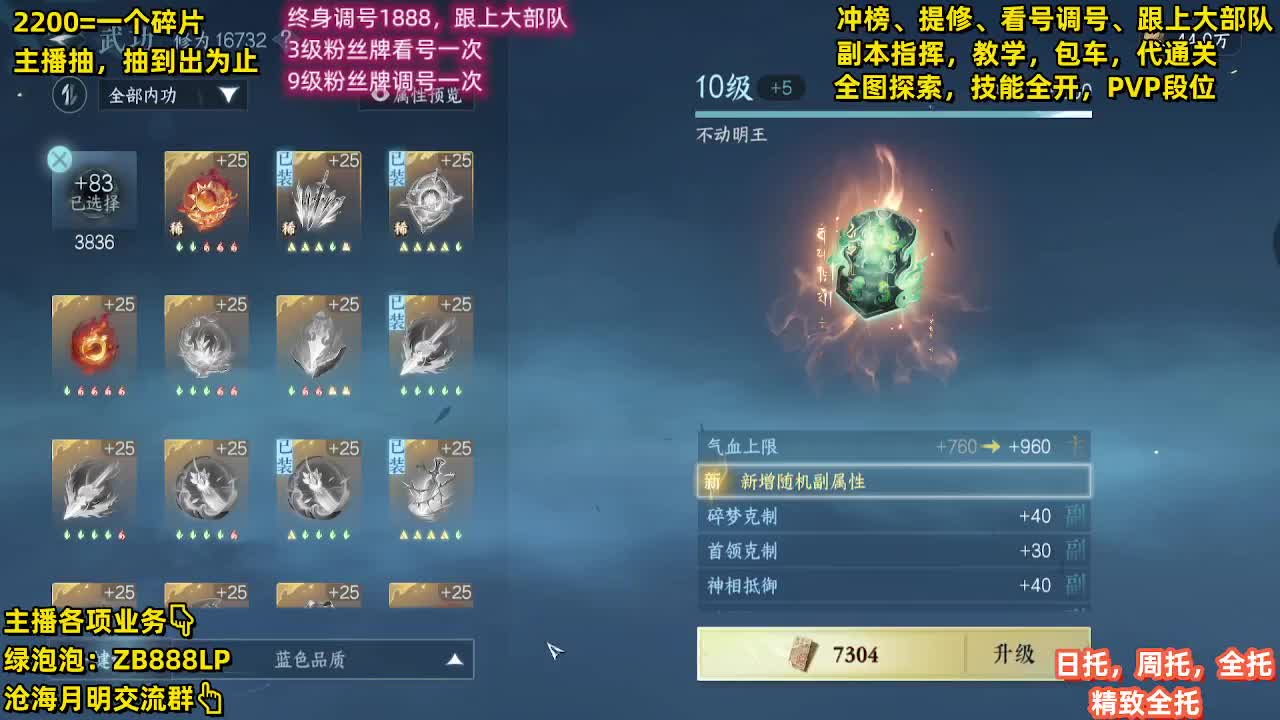1280x720 pixels.
Task: Toggle selection of the feather-shaped skill thumbnail
Action: pyautogui.click(x=430, y=345)
